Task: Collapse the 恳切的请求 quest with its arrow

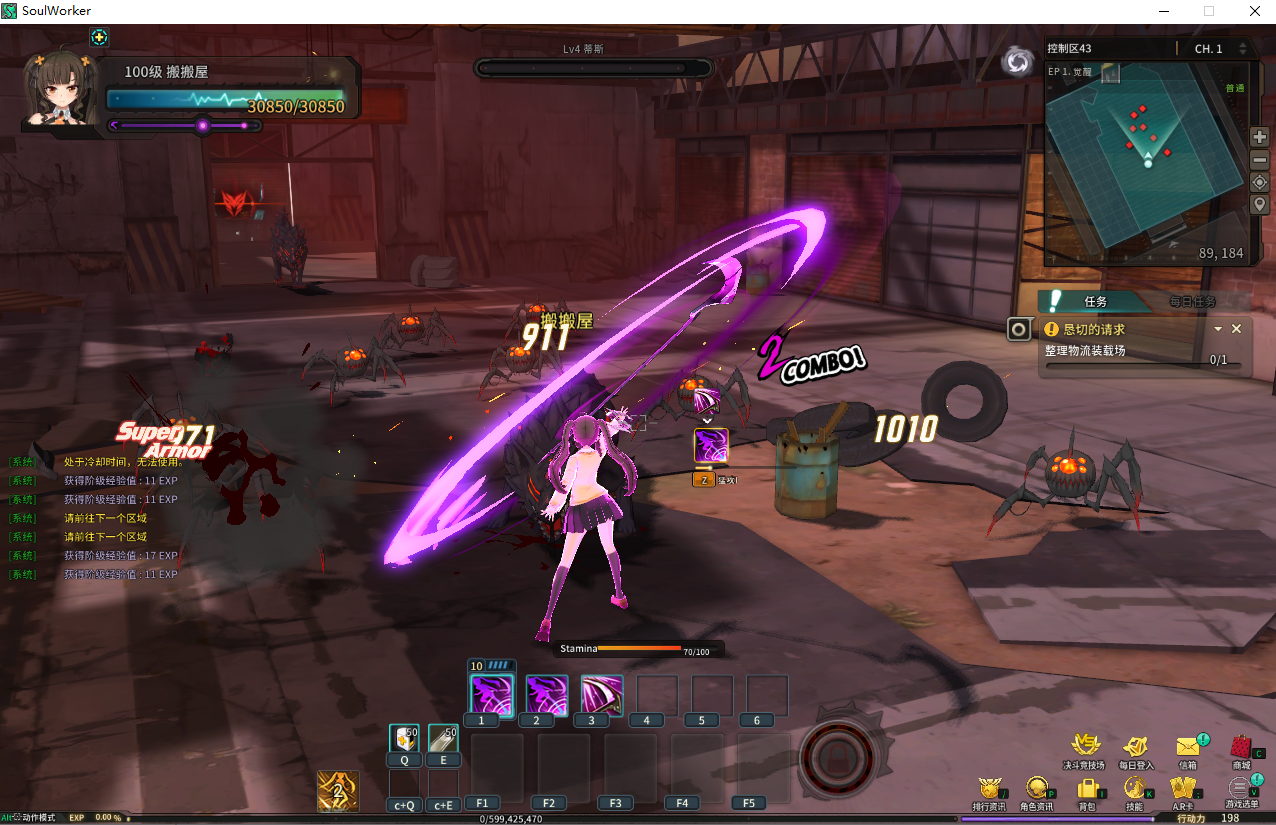Action: [x=1218, y=329]
